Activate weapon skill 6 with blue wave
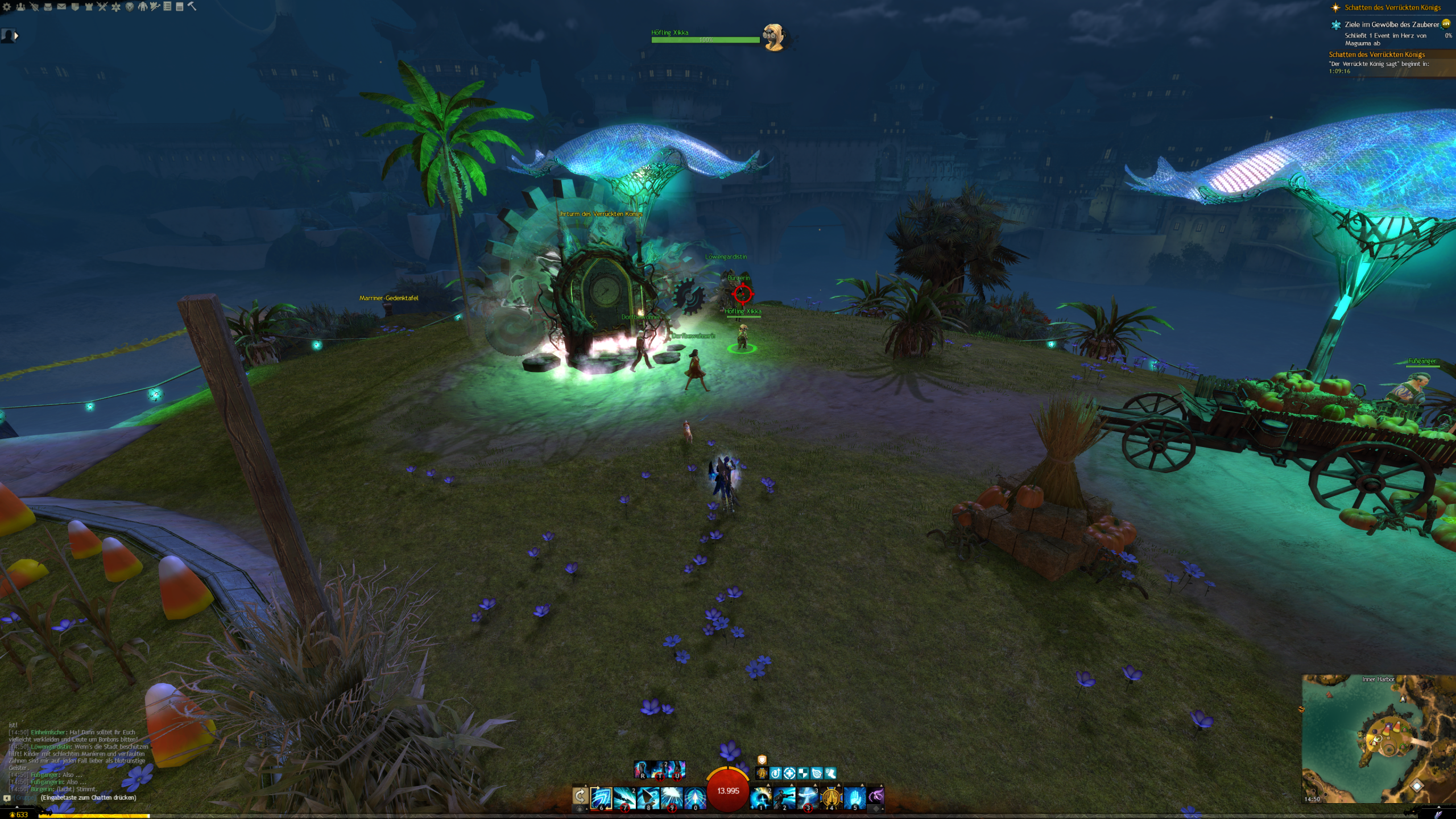1456x819 pixels. (x=601, y=797)
